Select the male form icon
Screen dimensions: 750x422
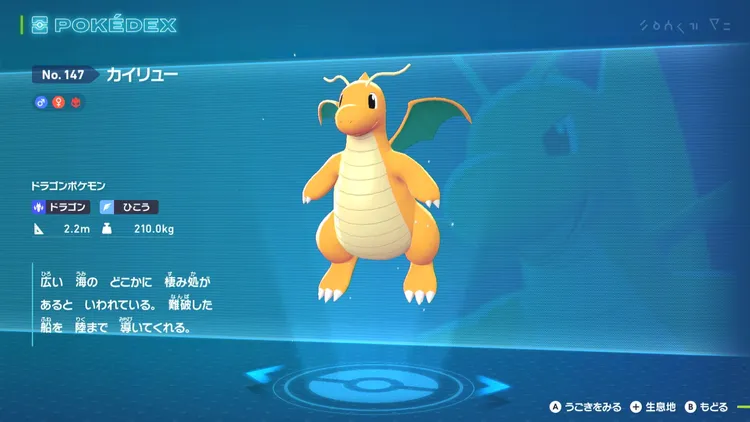tap(41, 102)
